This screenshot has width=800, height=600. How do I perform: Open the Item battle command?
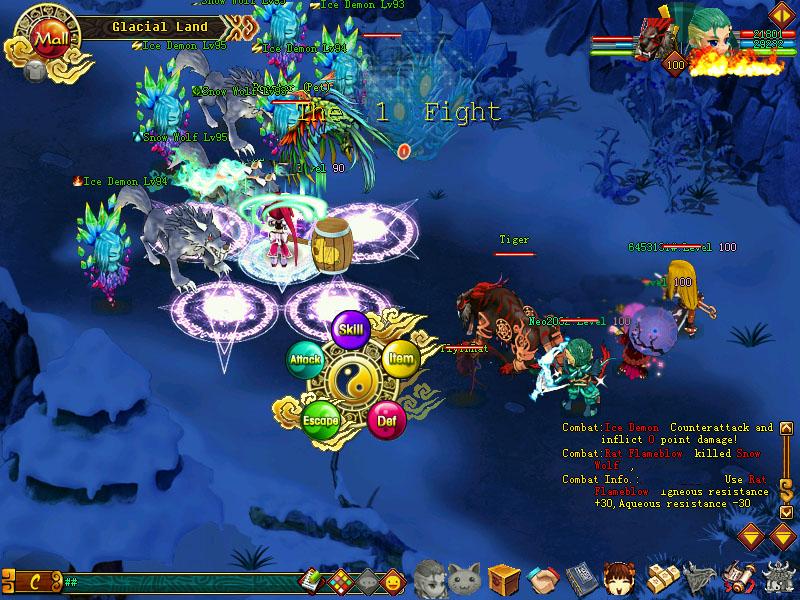[x=400, y=358]
